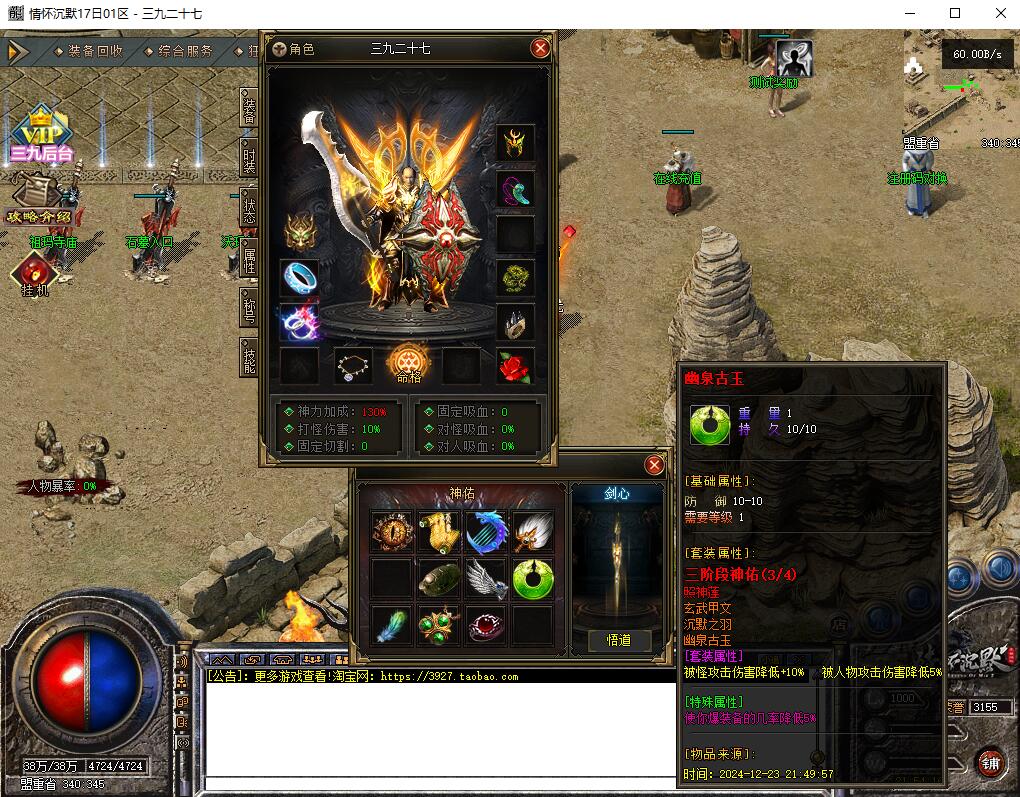Maximize the game window

click(955, 13)
